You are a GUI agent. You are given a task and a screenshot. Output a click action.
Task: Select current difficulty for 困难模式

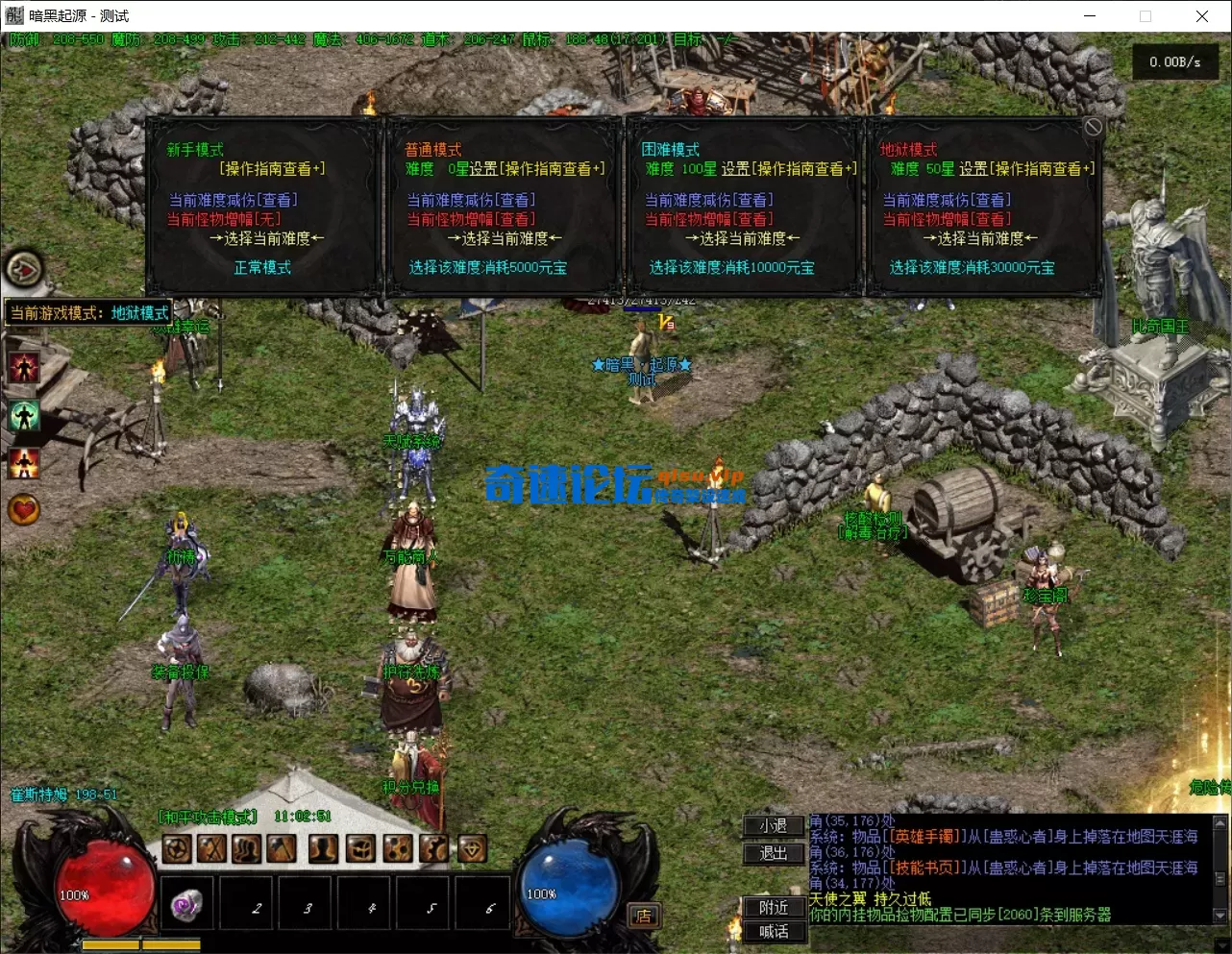(x=743, y=238)
